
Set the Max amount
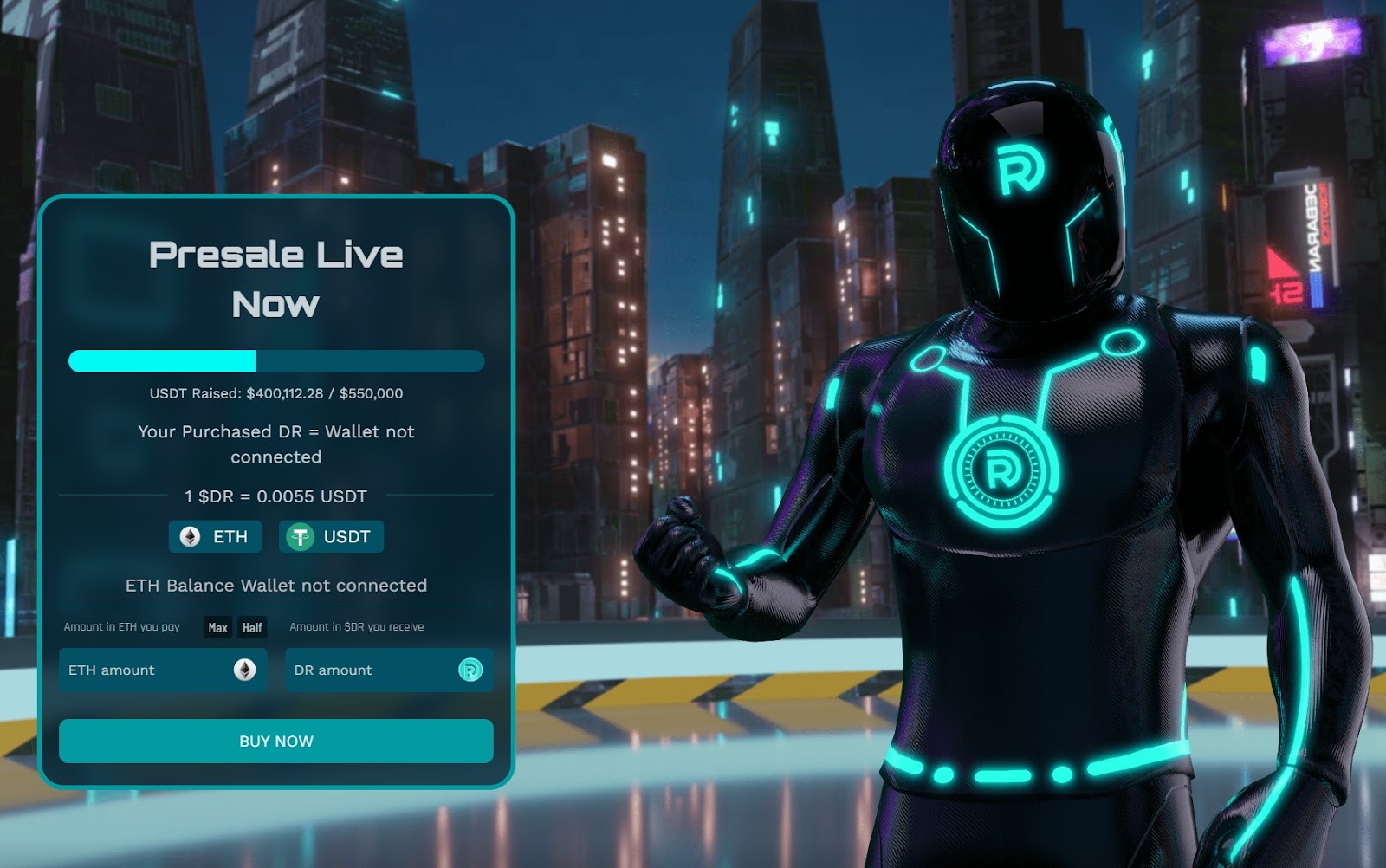coord(218,628)
